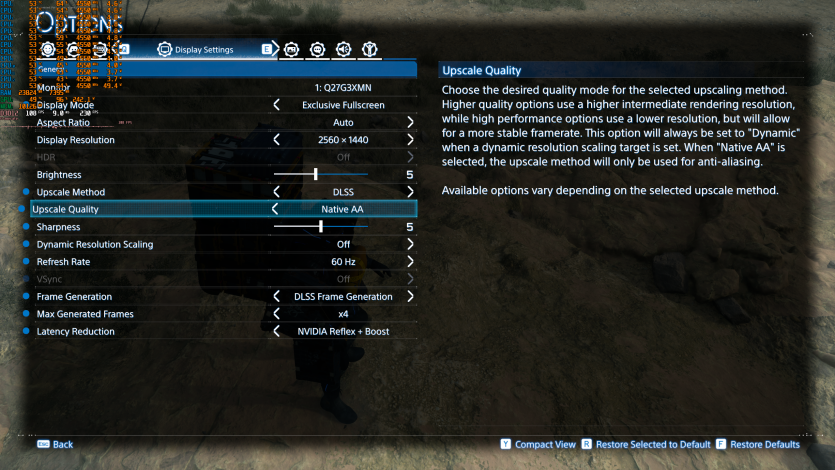835x470 pixels.
Task: Switch to the Audio speaker tab
Action: pos(343,48)
